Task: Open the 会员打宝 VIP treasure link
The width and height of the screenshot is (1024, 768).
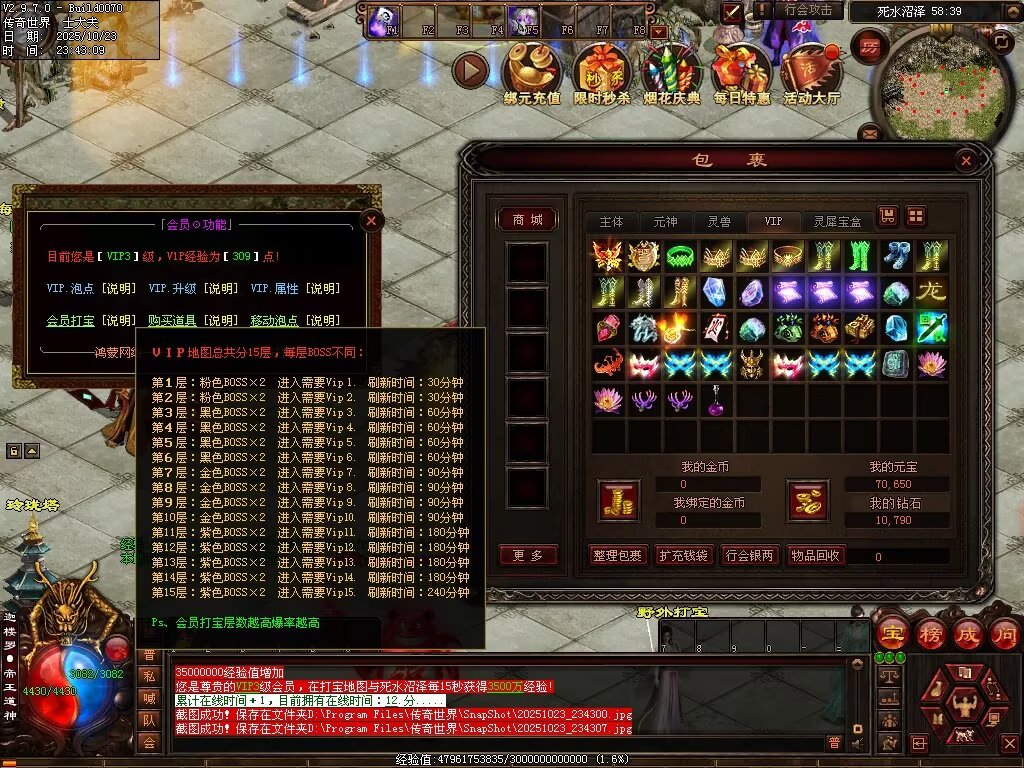Action: click(71, 320)
